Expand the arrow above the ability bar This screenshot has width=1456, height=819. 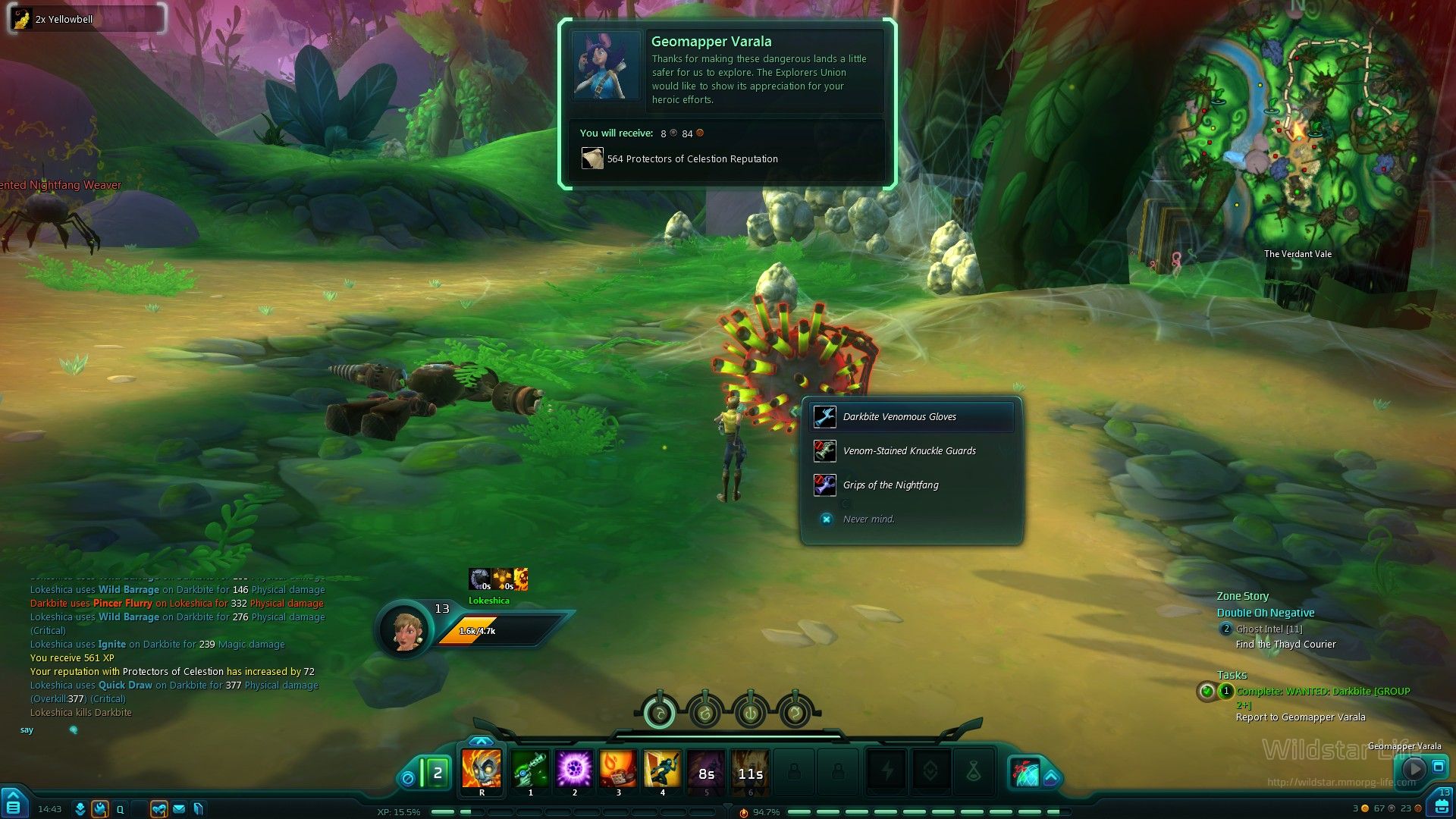click(482, 741)
